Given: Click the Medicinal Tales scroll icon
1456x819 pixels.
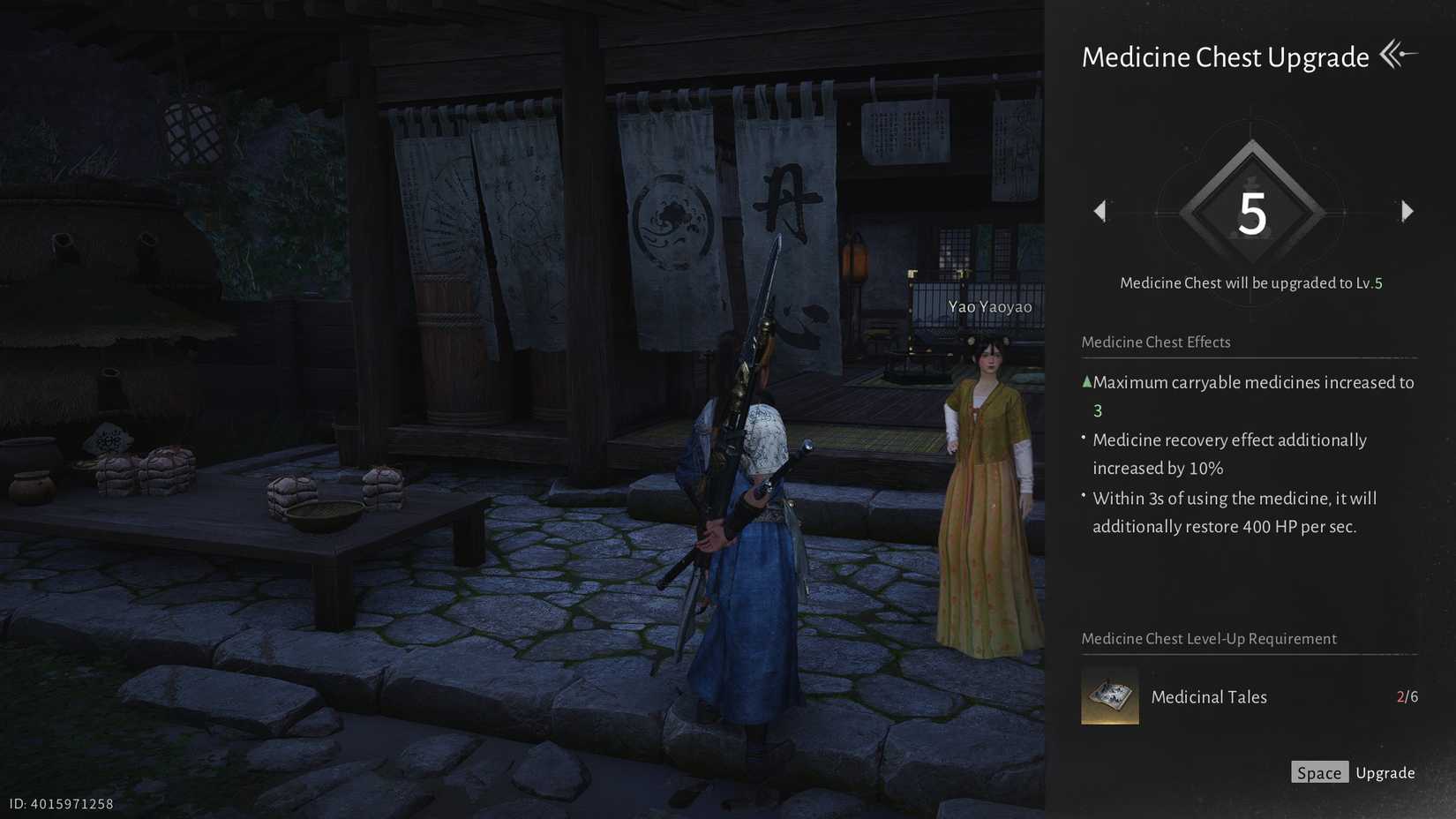Looking at the screenshot, I should [x=1109, y=696].
